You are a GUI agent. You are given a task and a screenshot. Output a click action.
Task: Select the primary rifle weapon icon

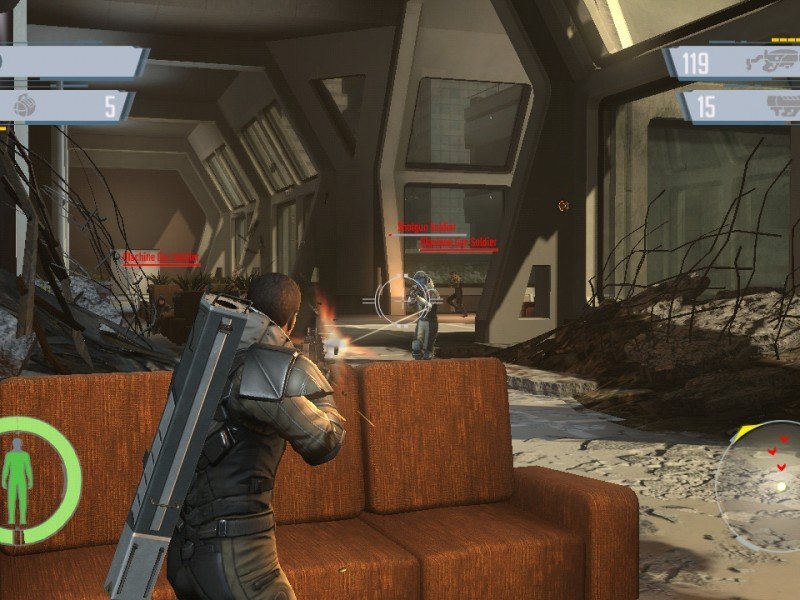click(x=770, y=62)
